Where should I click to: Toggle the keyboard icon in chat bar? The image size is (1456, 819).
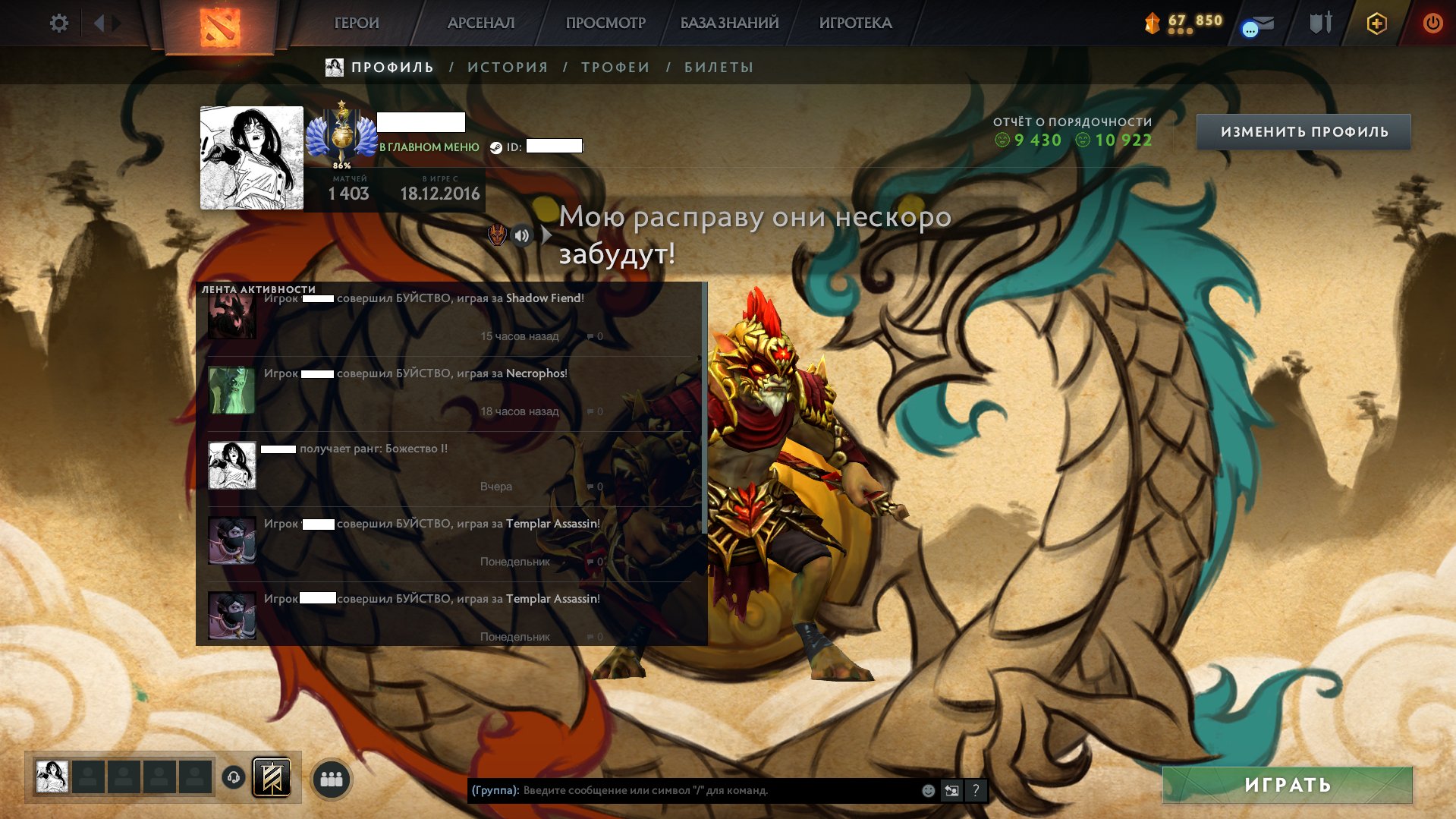coord(951,791)
